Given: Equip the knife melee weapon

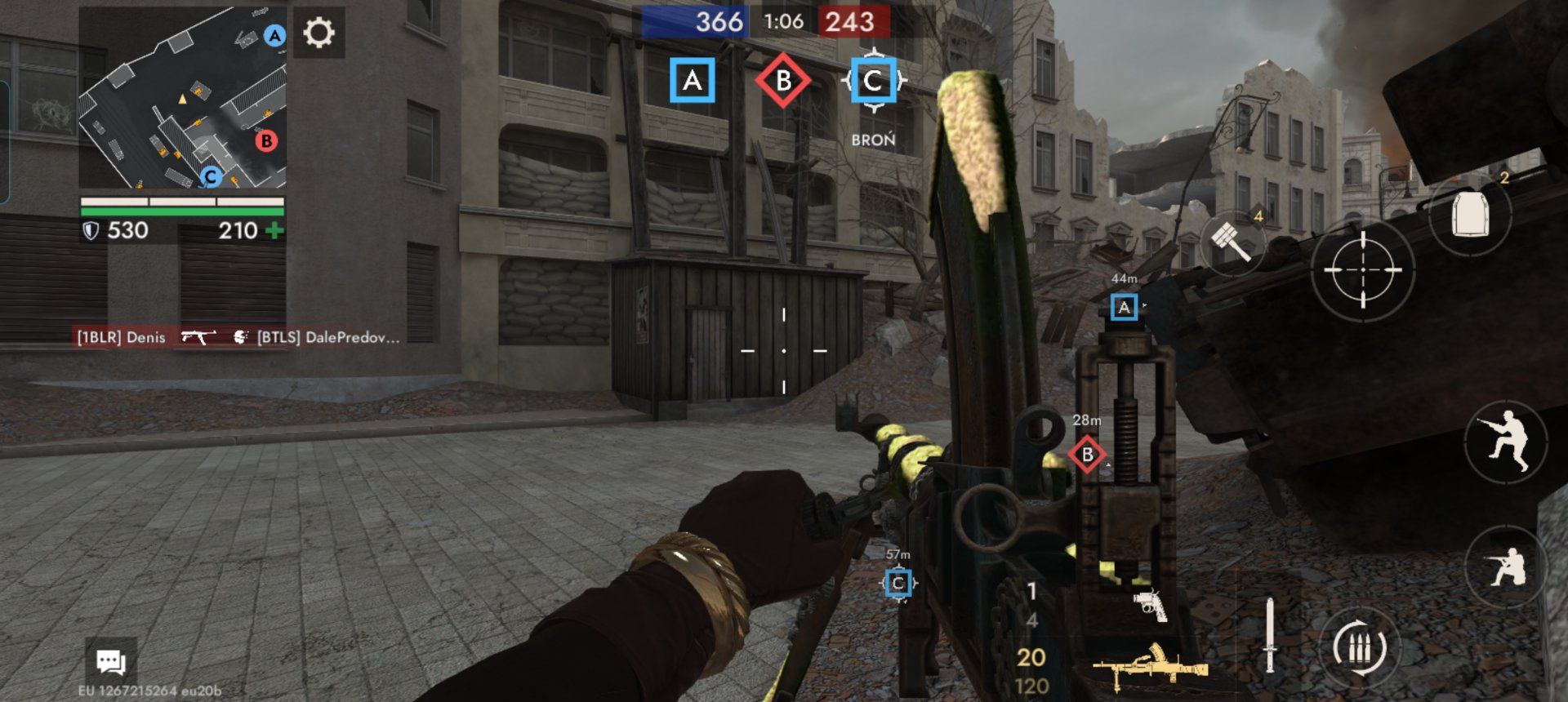Looking at the screenshot, I should [x=1269, y=635].
